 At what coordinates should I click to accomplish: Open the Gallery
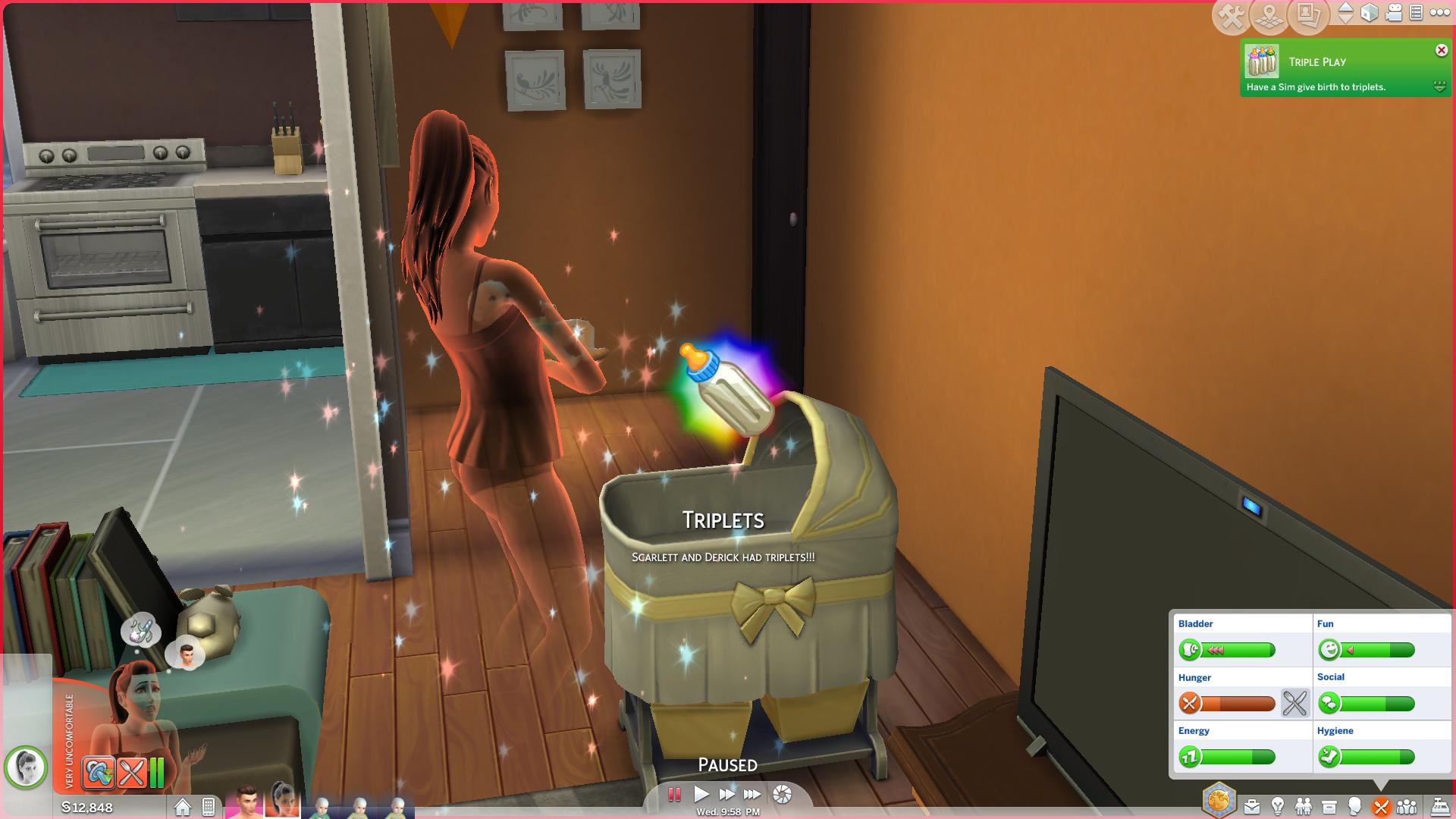click(x=1309, y=14)
